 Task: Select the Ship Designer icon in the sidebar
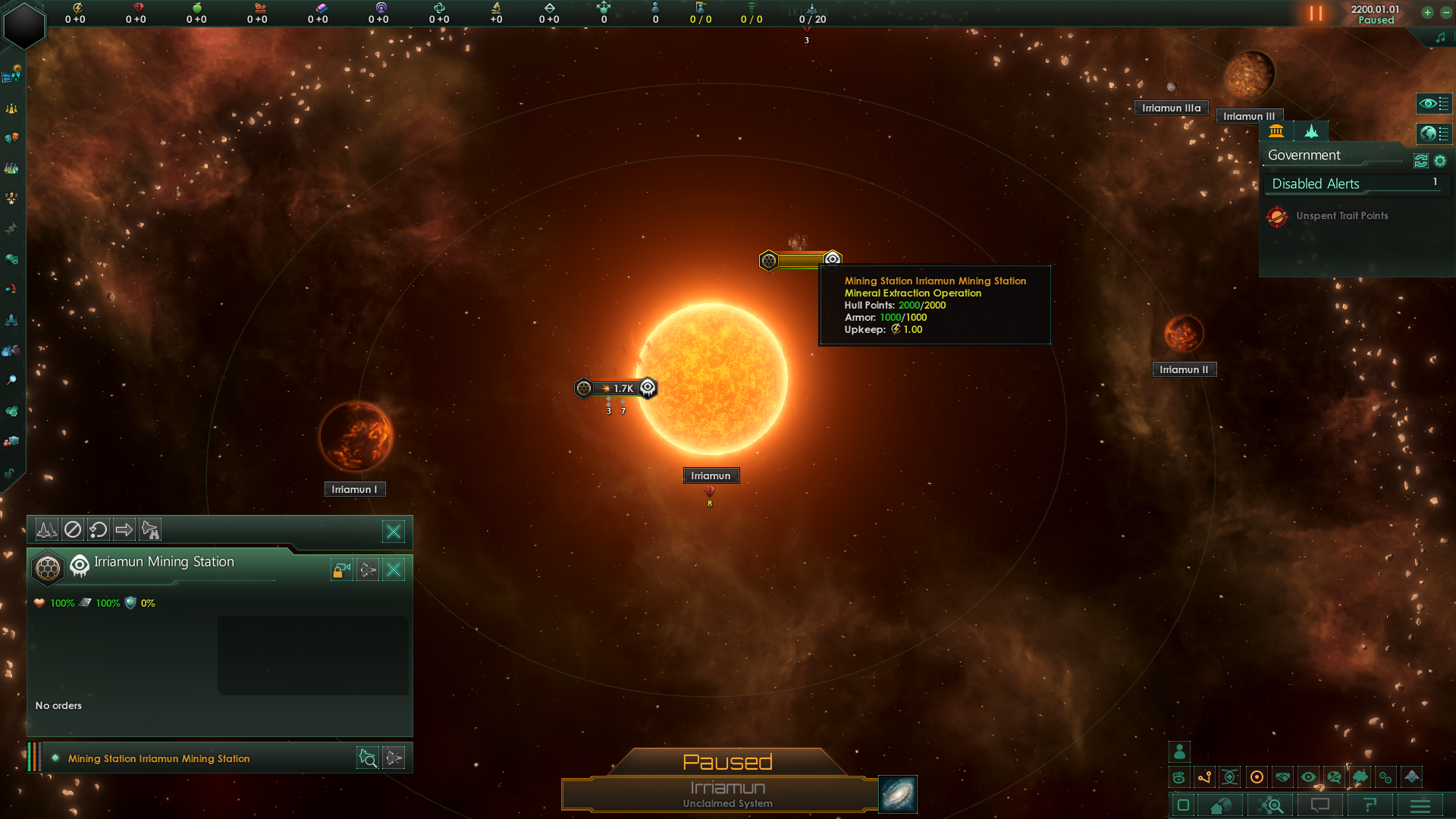coord(11,319)
